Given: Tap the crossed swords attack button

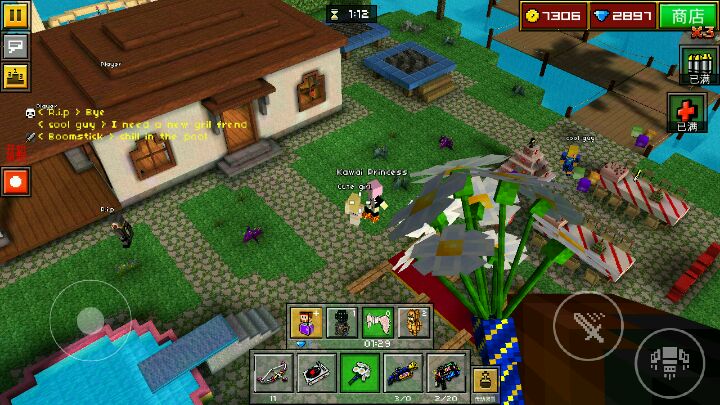Looking at the screenshot, I should (587, 325).
